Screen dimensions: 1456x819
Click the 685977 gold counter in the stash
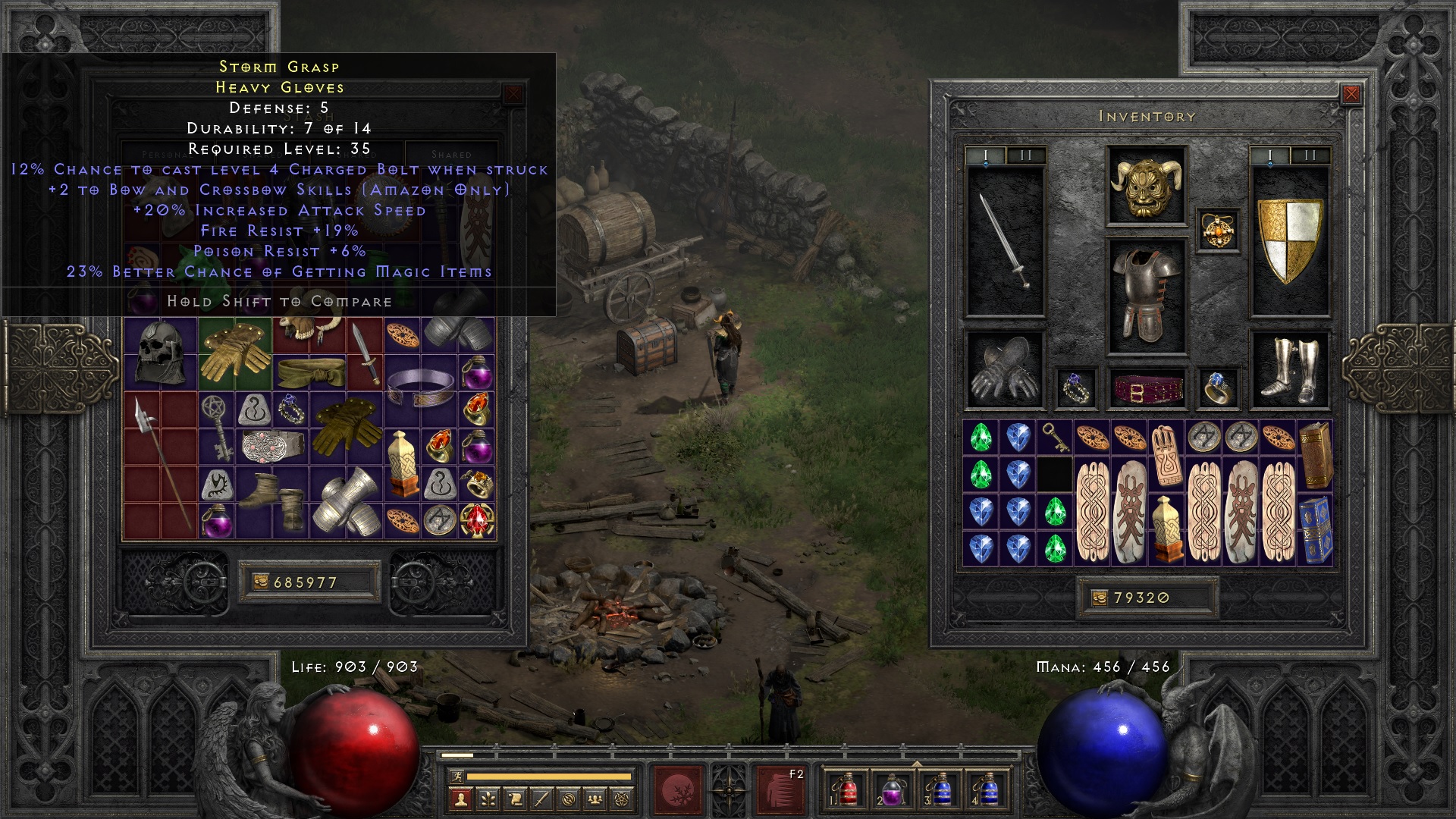[309, 580]
